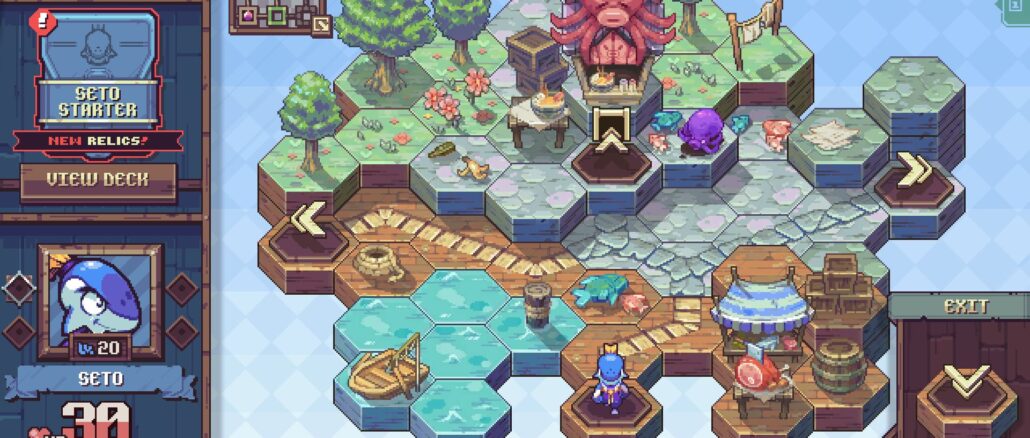Image resolution: width=1030 pixels, height=438 pixels.
Task: Move left using the double-chevron tile
Action: pyautogui.click(x=307, y=220)
